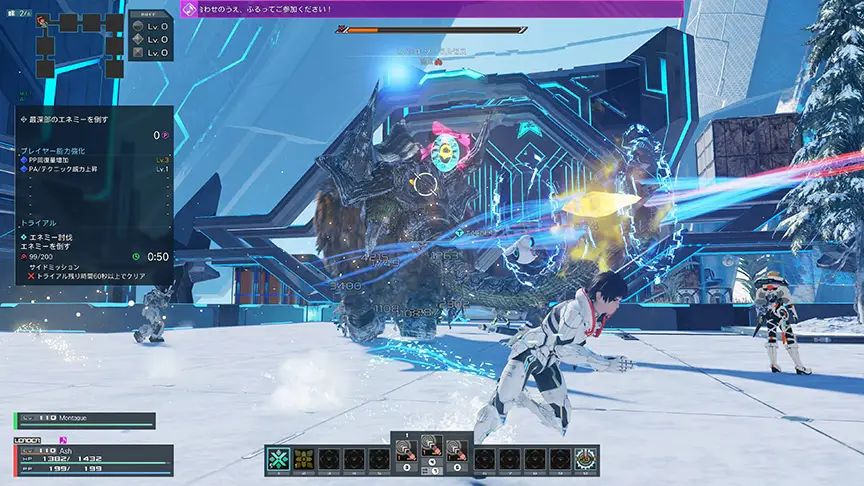Use the yellow flower hotbar skill
The width and height of the screenshot is (864, 486).
tap(302, 459)
